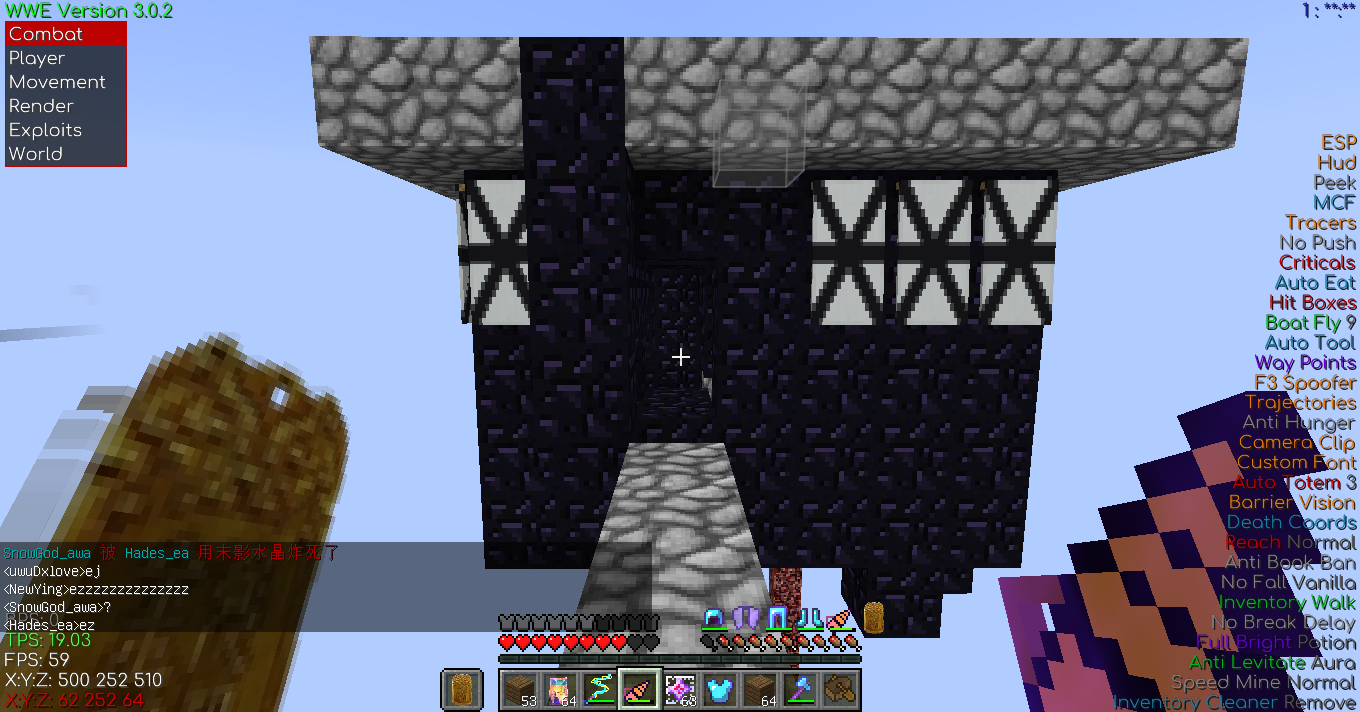Choose the enchanted diamond axe slot

pos(801,689)
